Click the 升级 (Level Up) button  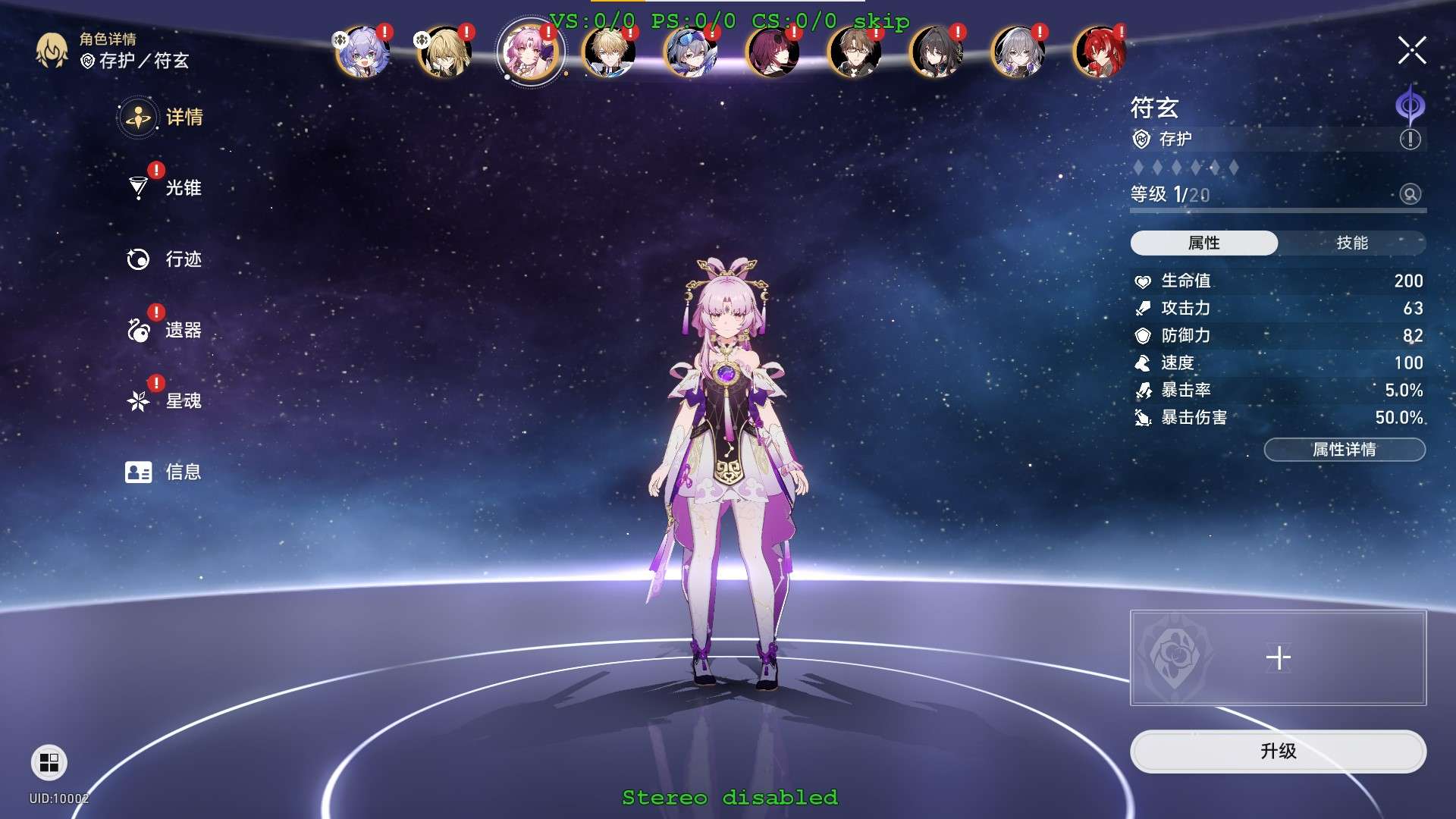[x=1278, y=751]
